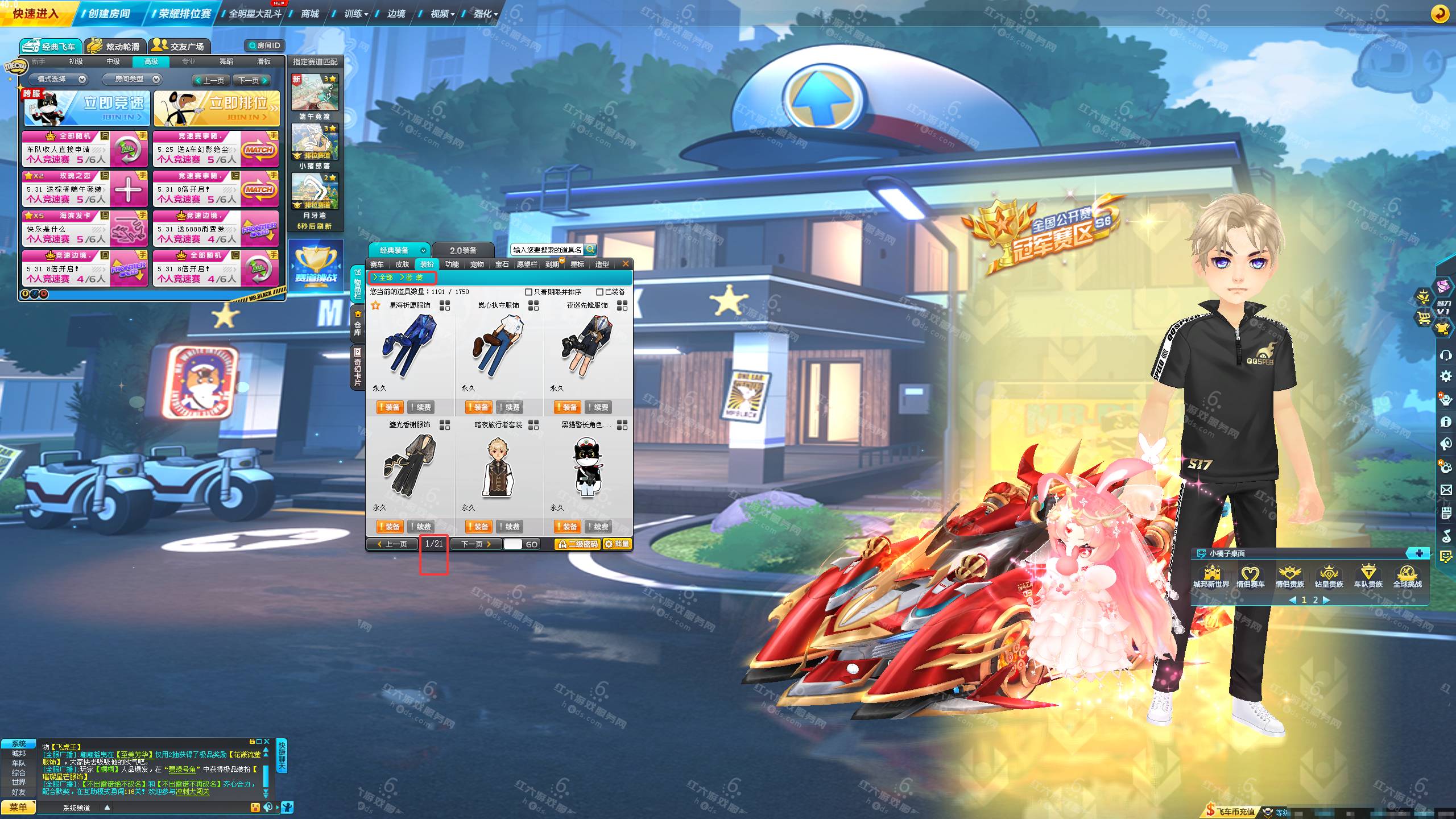Click the item search input field

[x=547, y=250]
